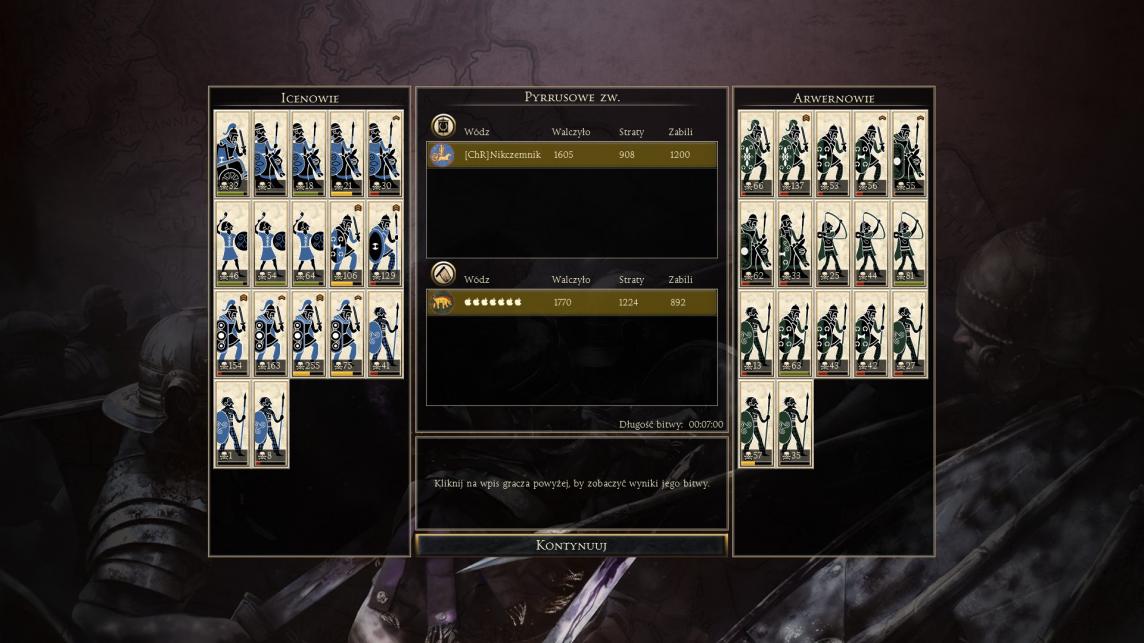This screenshot has height=643, width=1144.
Task: Pick the Icenowie unit card with 129 kills
Action: coord(384,244)
